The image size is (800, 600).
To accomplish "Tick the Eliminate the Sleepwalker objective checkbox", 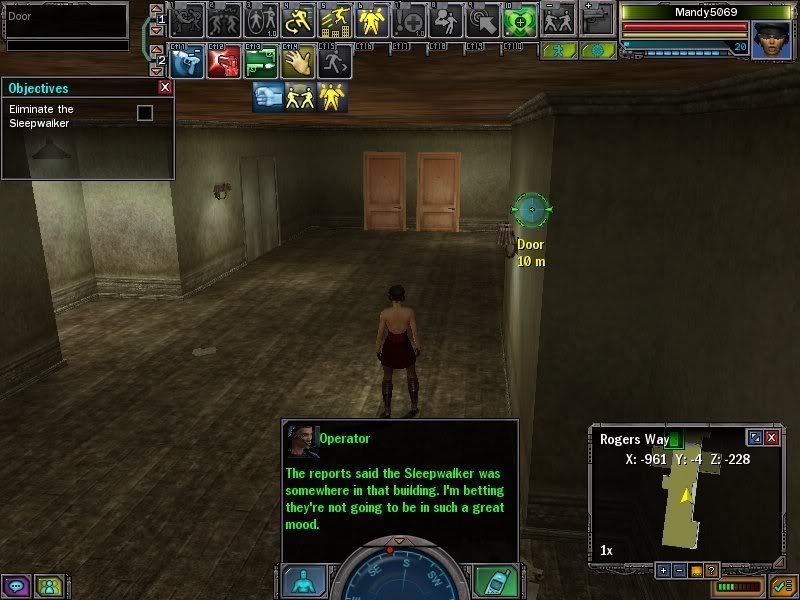I will (x=145, y=113).
